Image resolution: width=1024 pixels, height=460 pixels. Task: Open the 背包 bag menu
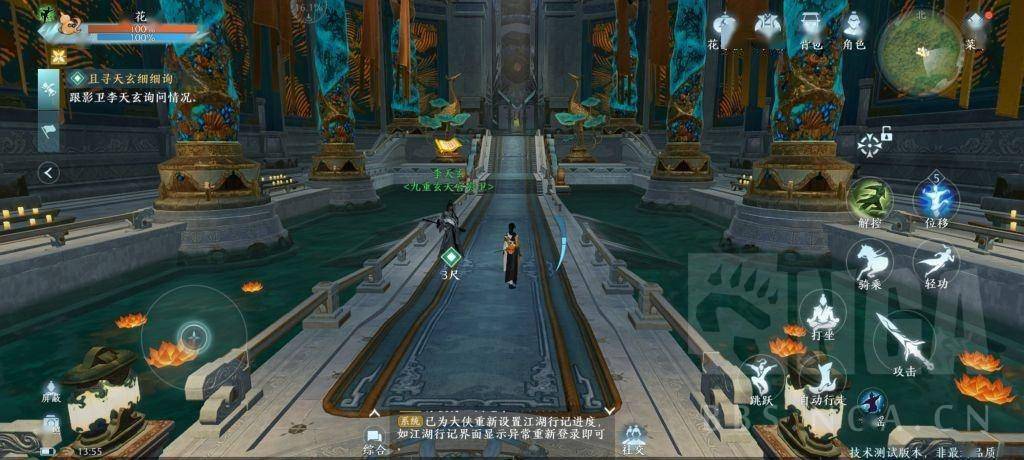(x=811, y=28)
